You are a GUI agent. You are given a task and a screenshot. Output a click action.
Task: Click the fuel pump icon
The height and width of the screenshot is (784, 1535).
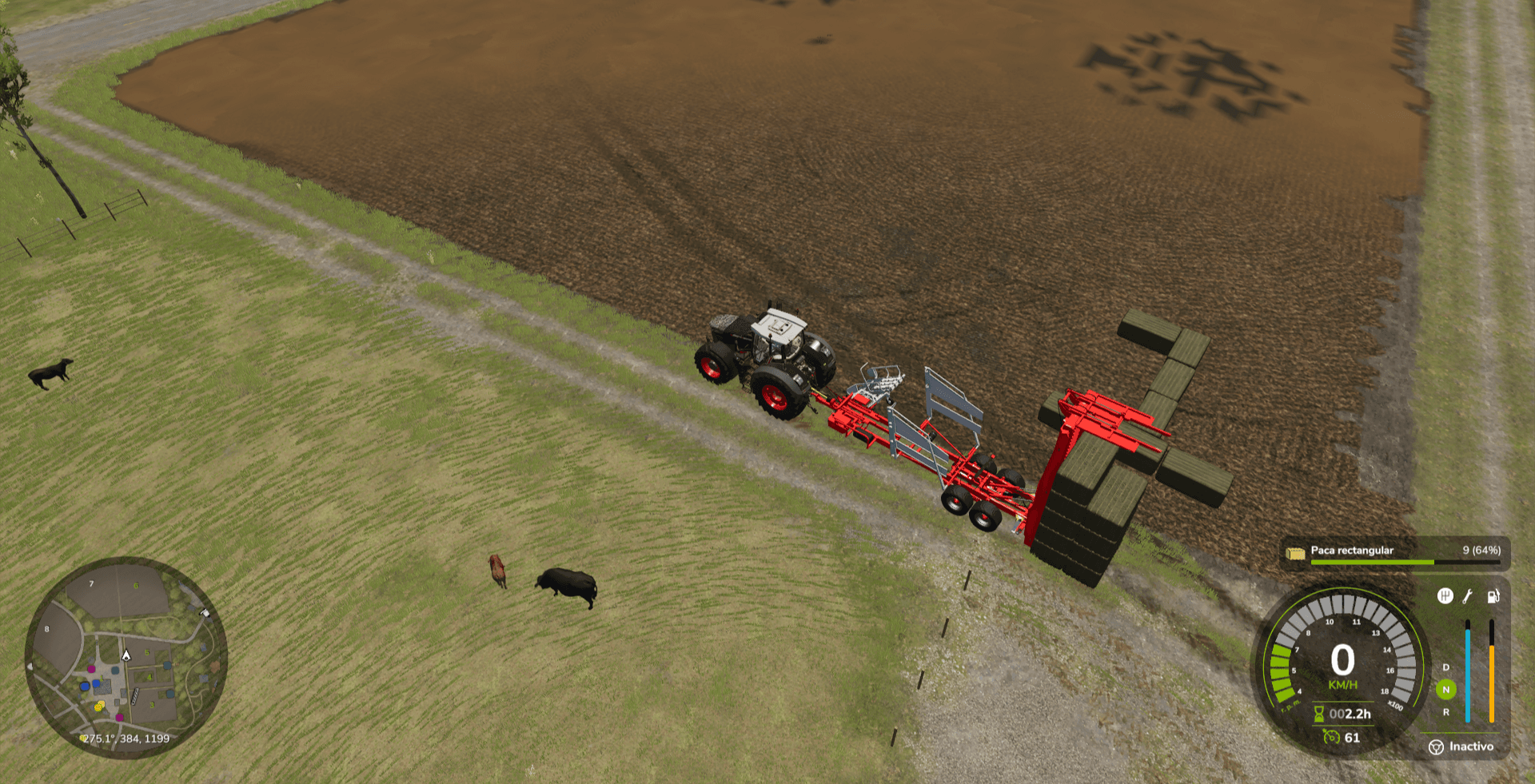tap(1493, 595)
